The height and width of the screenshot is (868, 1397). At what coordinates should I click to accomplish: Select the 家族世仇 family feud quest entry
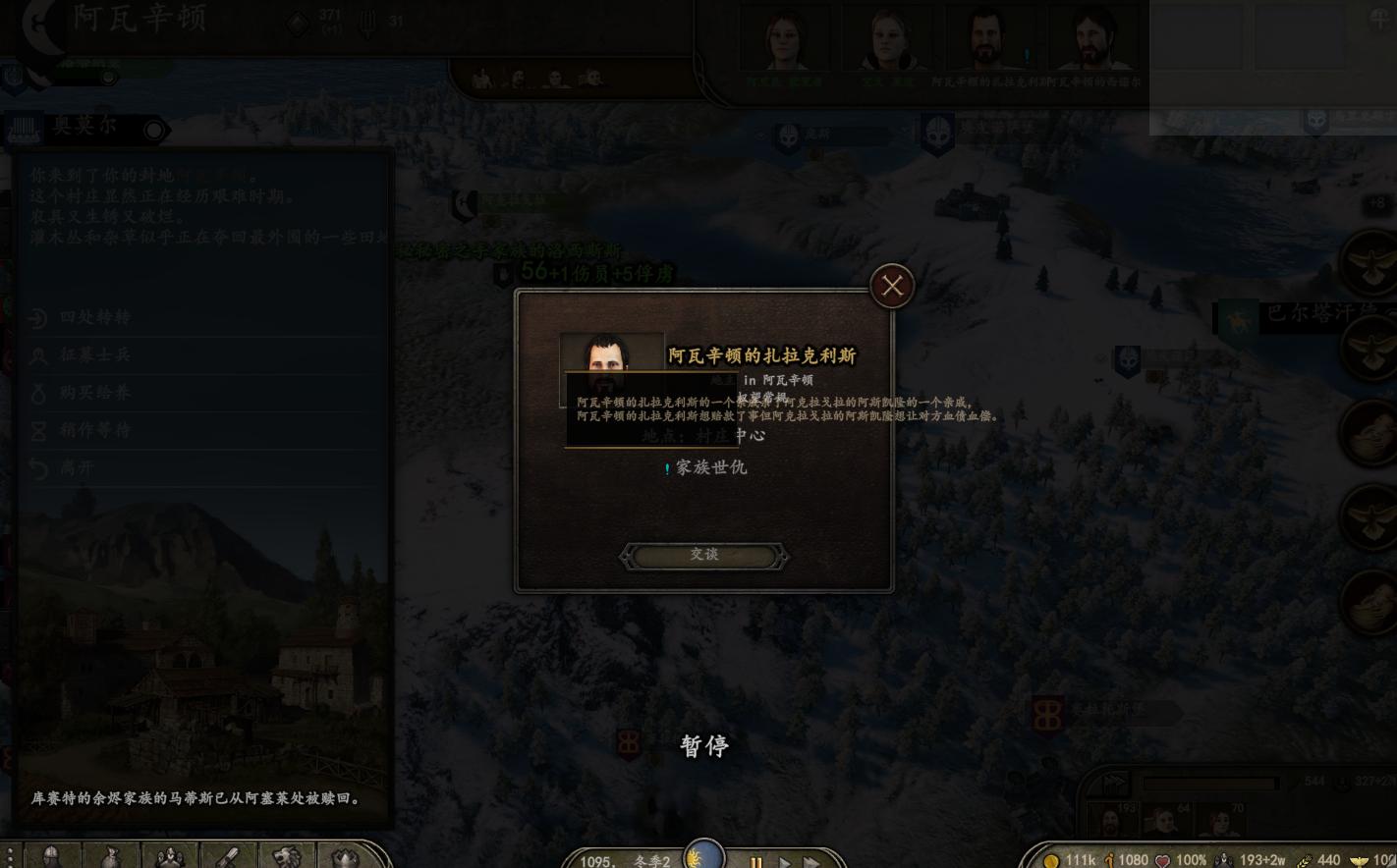pos(710,467)
